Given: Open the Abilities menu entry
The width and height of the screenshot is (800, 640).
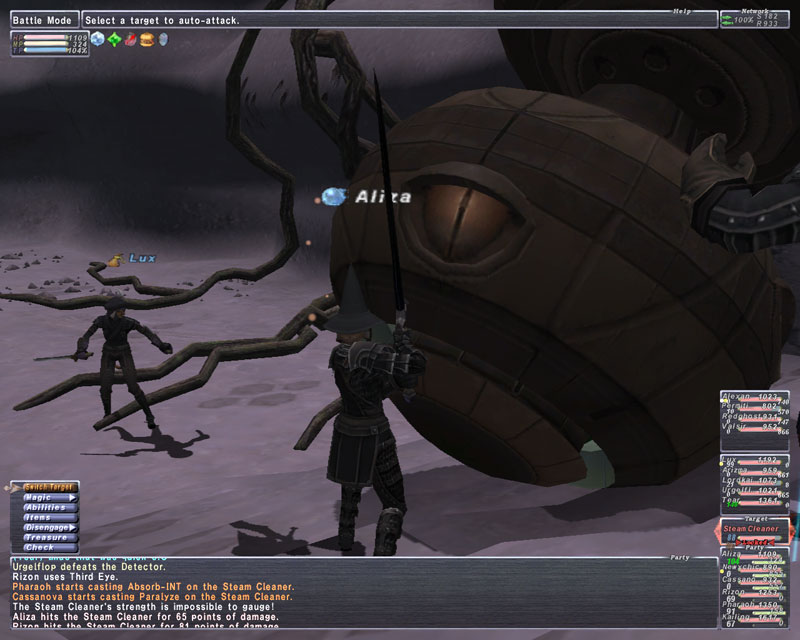Looking at the screenshot, I should pos(48,507).
